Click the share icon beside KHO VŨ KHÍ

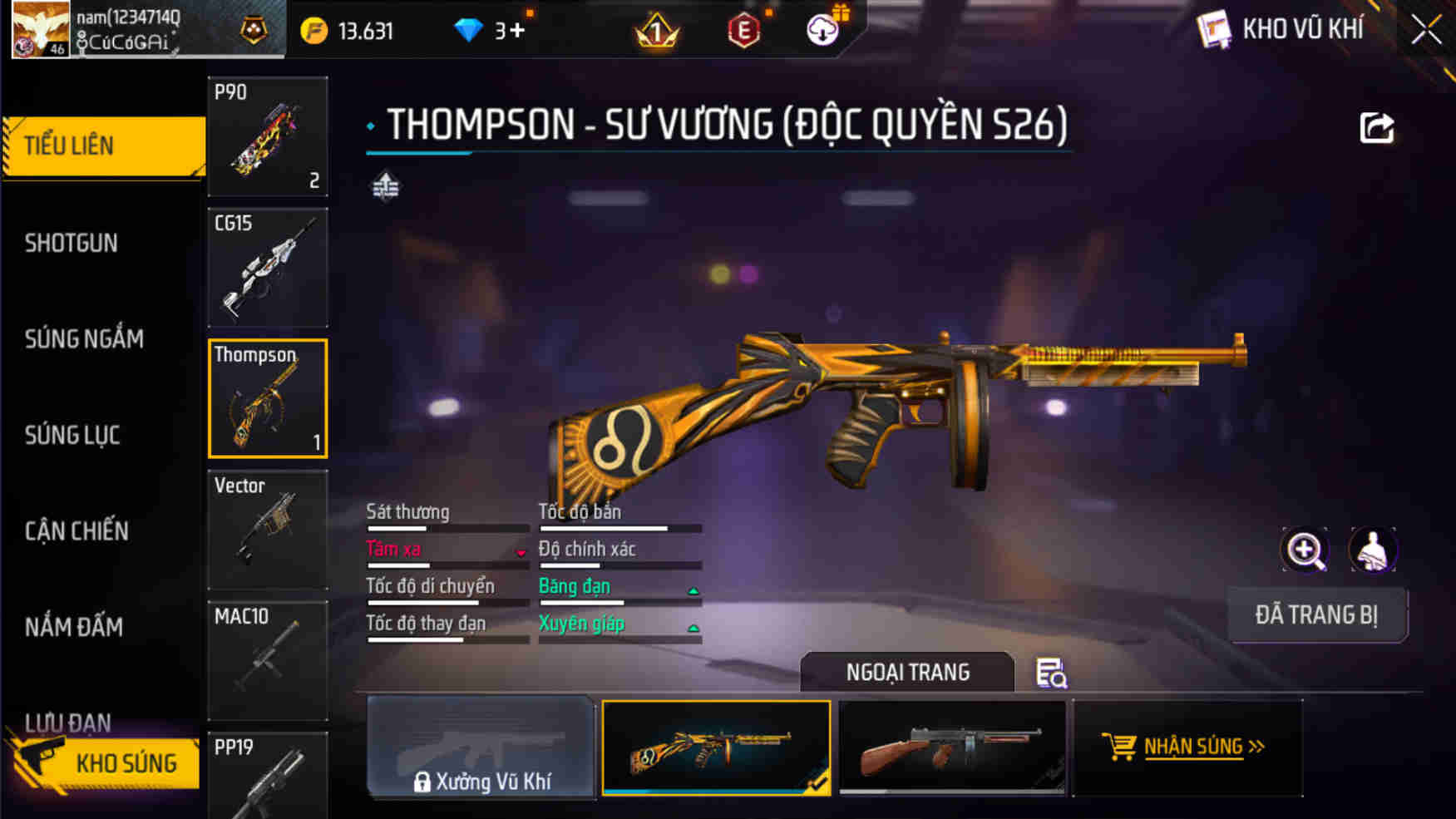[1377, 126]
